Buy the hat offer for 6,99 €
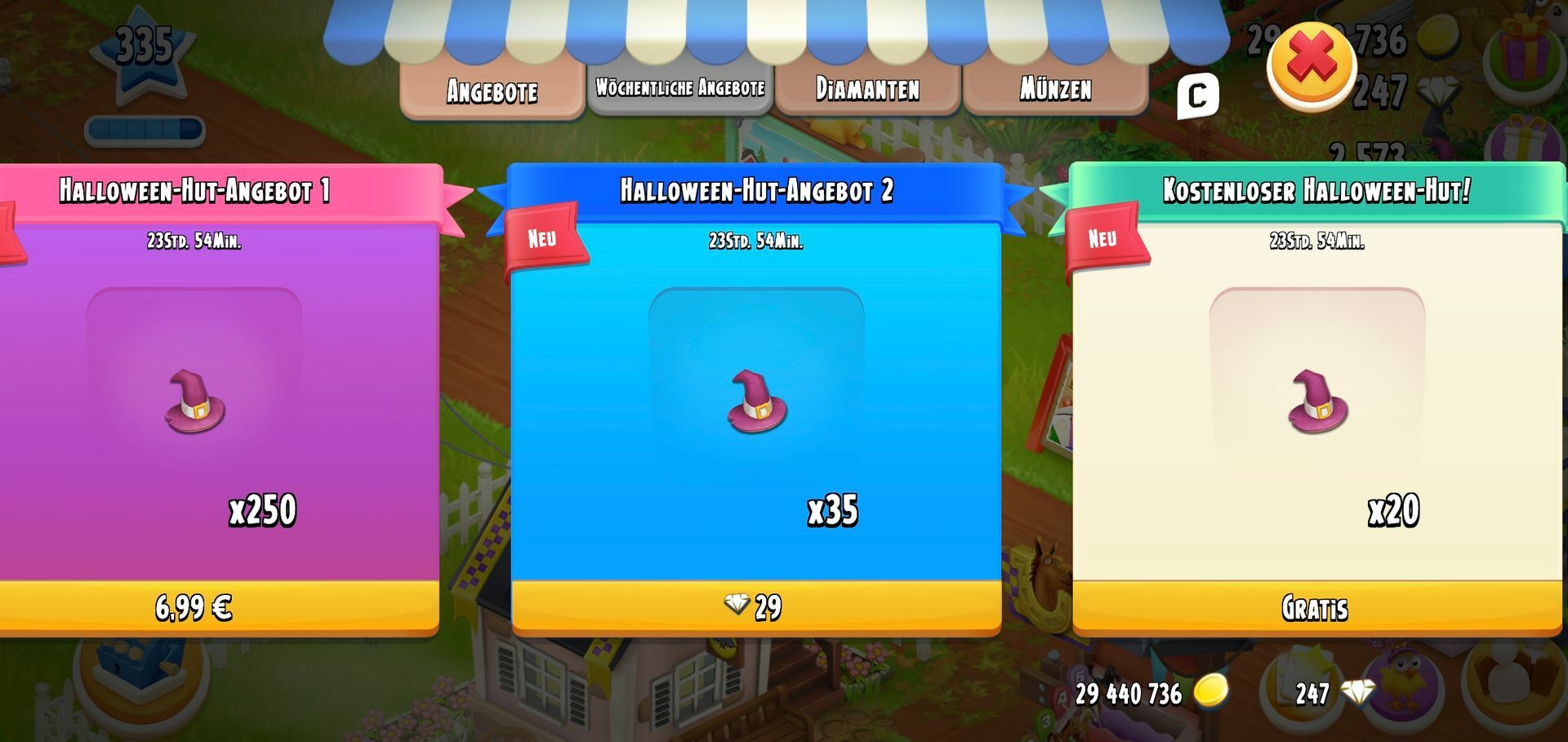Screen dimensions: 1568x742 tap(194, 608)
